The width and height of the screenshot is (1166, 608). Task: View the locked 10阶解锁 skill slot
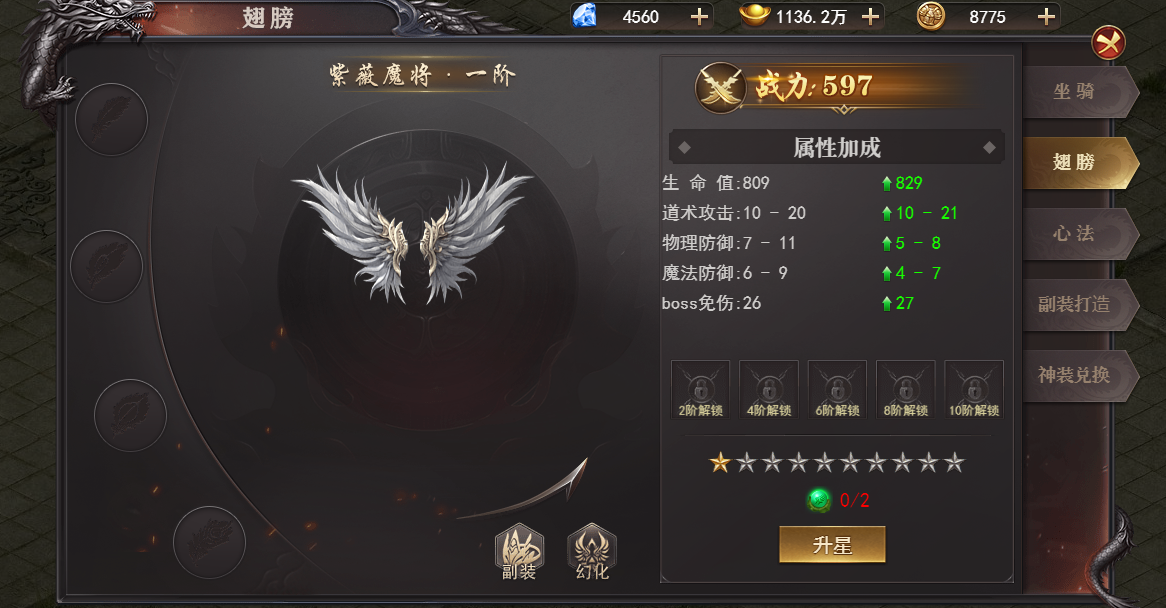[x=974, y=389]
